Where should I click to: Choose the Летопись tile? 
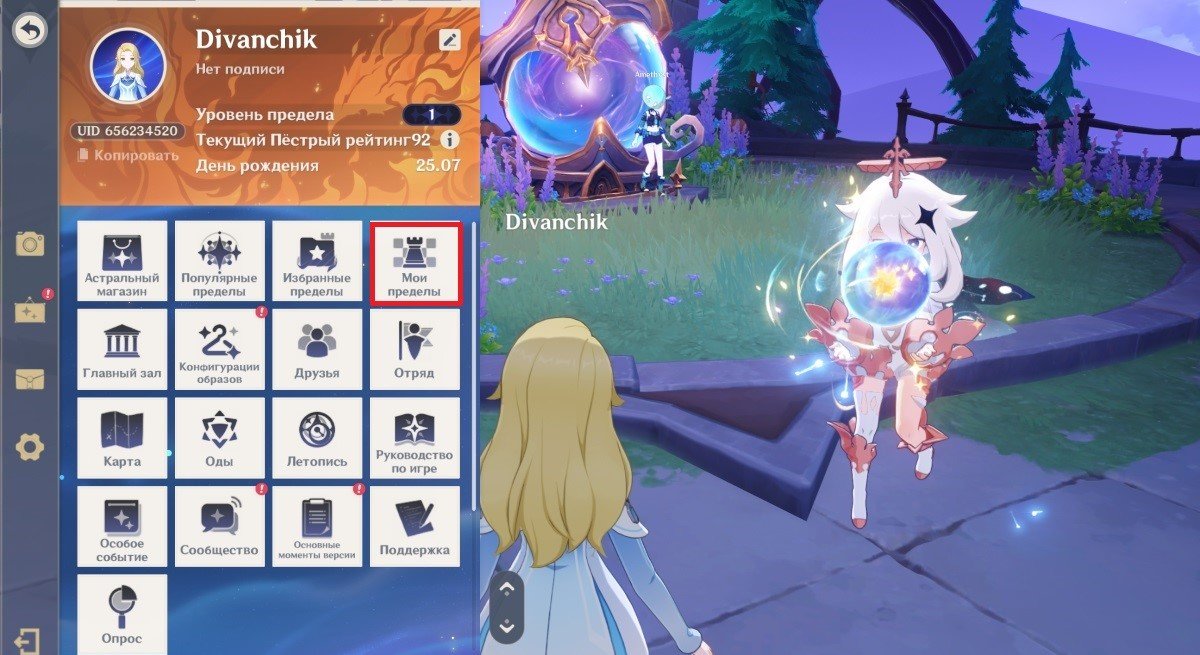pos(317,438)
